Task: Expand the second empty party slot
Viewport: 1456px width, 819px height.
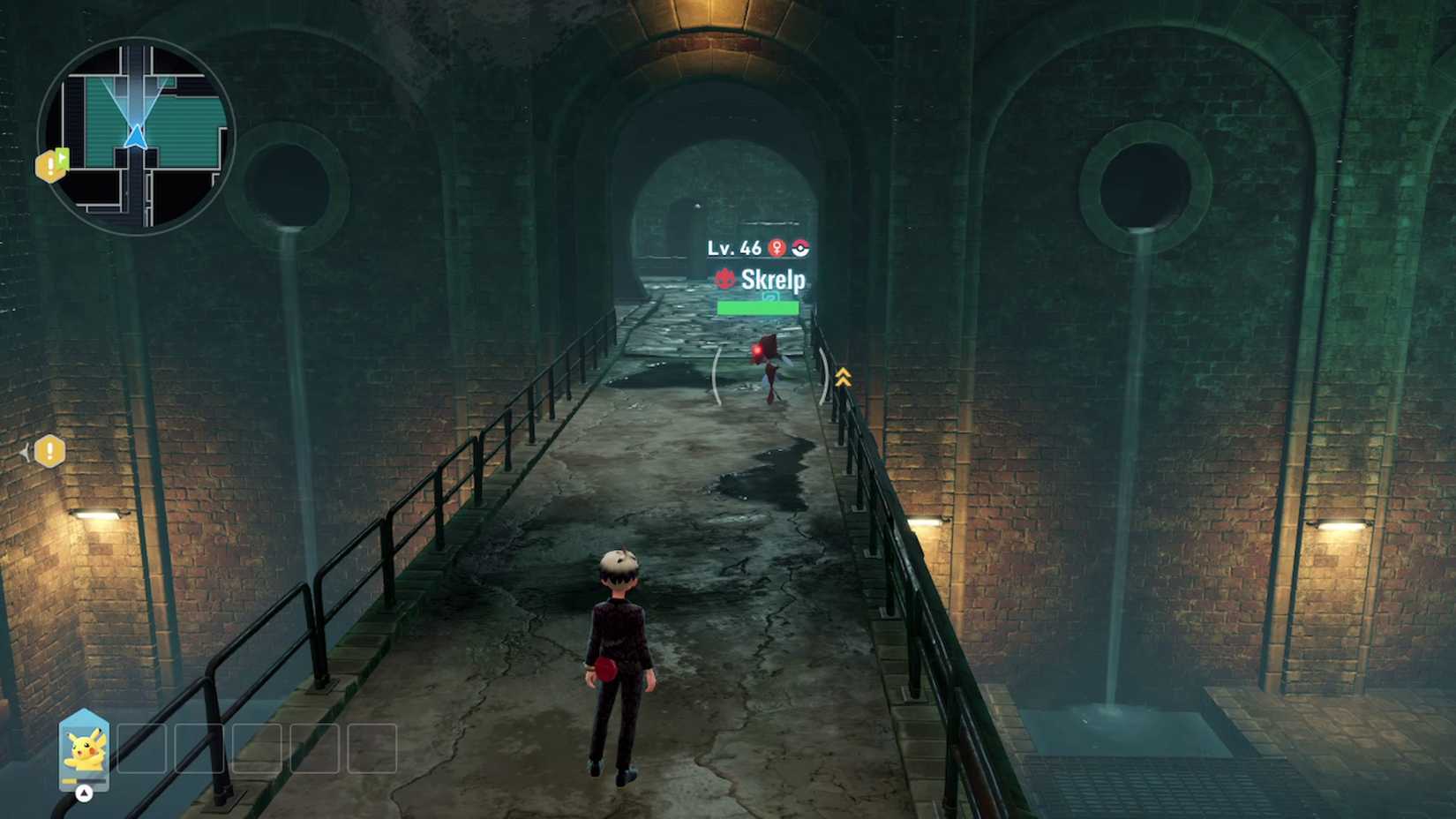Action: point(199,748)
